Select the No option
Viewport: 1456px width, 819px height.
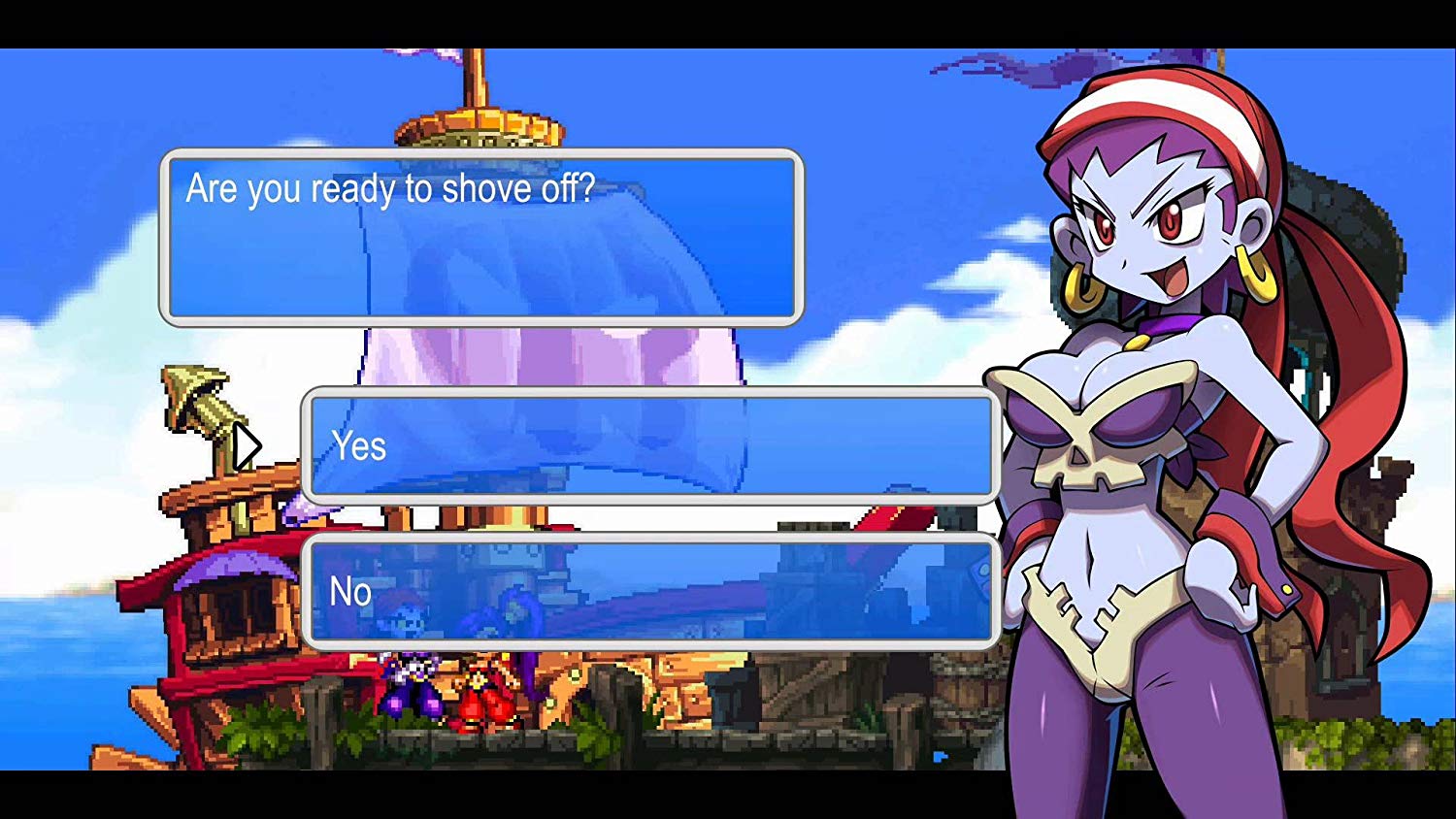(x=648, y=590)
